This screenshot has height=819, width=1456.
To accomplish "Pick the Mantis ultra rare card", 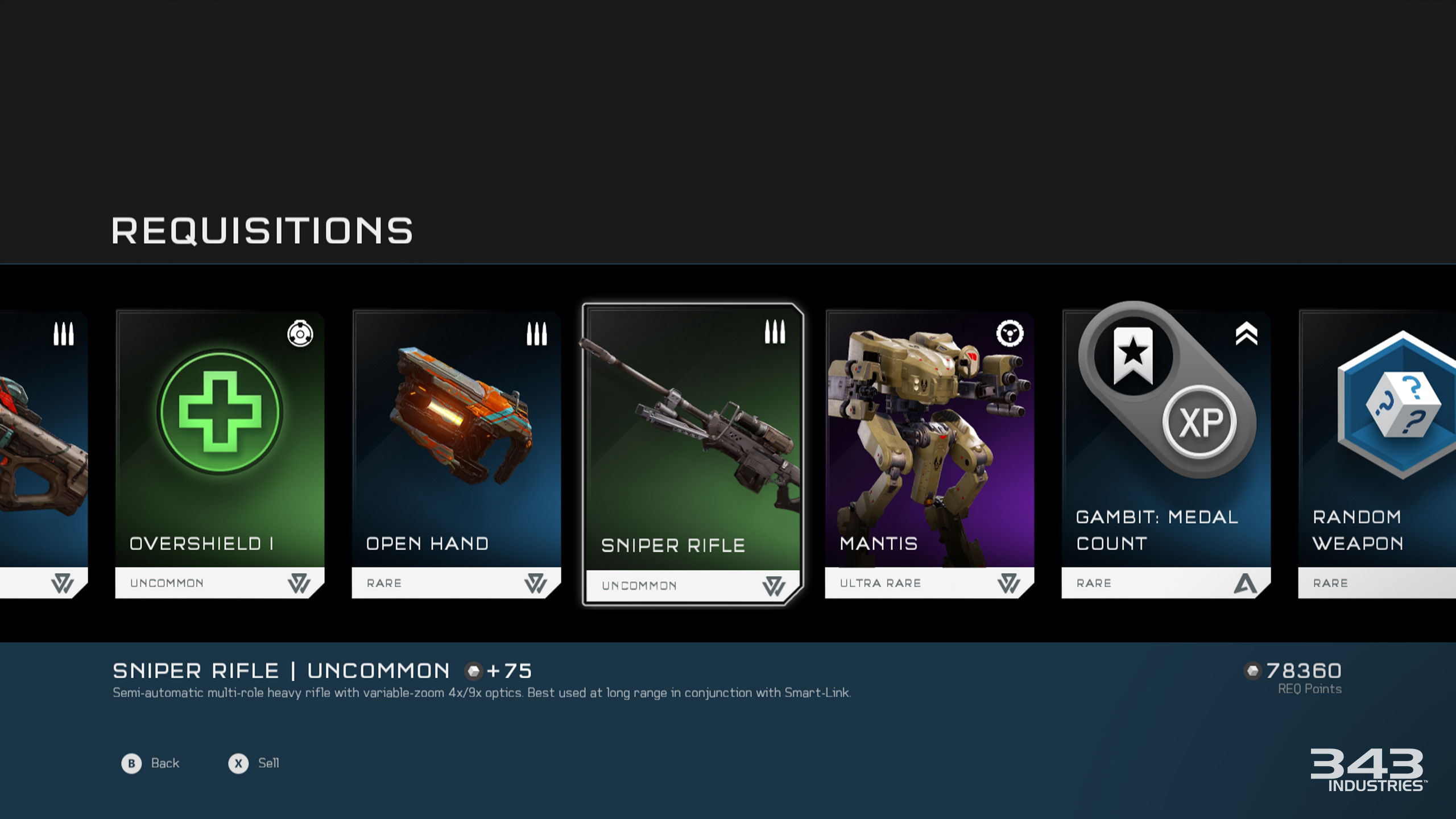I will click(929, 454).
